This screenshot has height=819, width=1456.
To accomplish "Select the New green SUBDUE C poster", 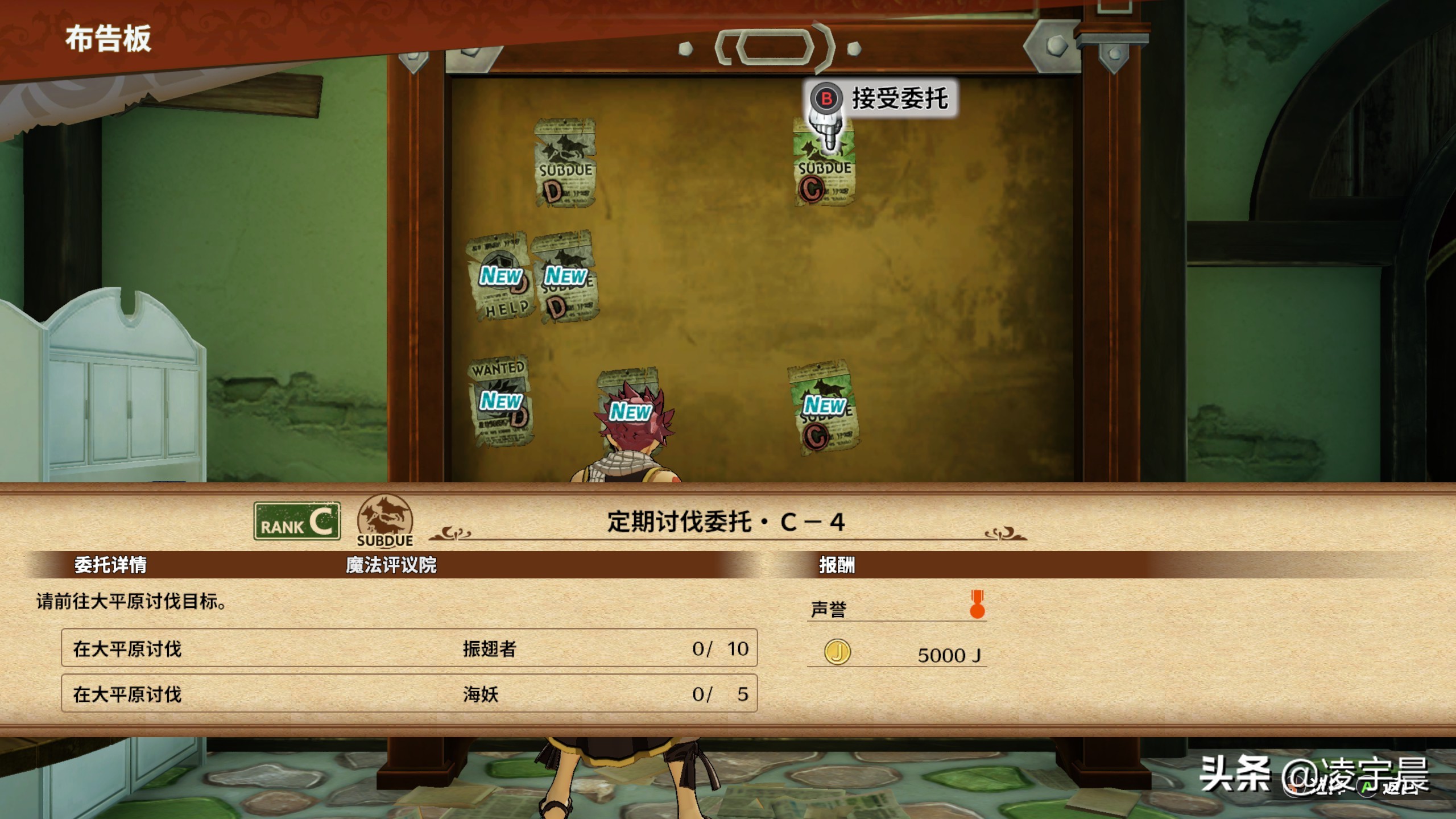I will point(823,407).
